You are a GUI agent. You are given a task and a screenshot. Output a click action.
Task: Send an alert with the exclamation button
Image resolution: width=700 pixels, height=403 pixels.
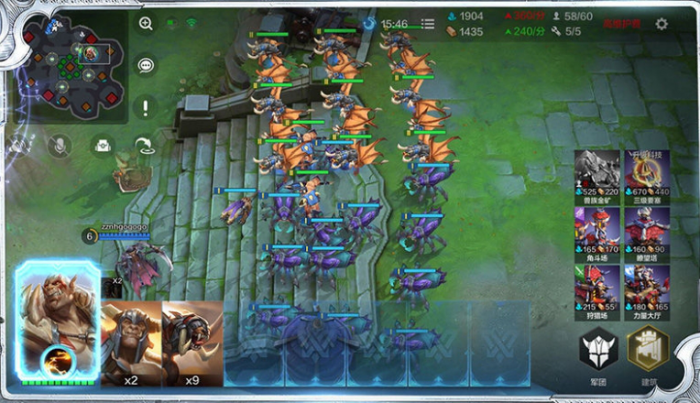point(146,107)
